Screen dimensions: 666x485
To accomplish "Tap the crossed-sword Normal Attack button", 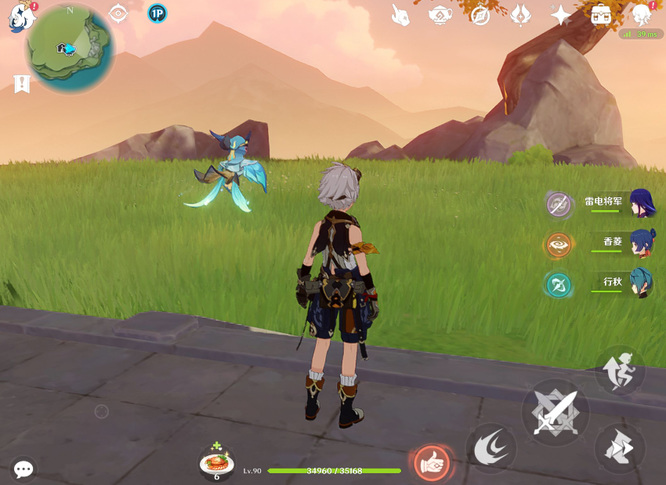I will pyautogui.click(x=556, y=411).
